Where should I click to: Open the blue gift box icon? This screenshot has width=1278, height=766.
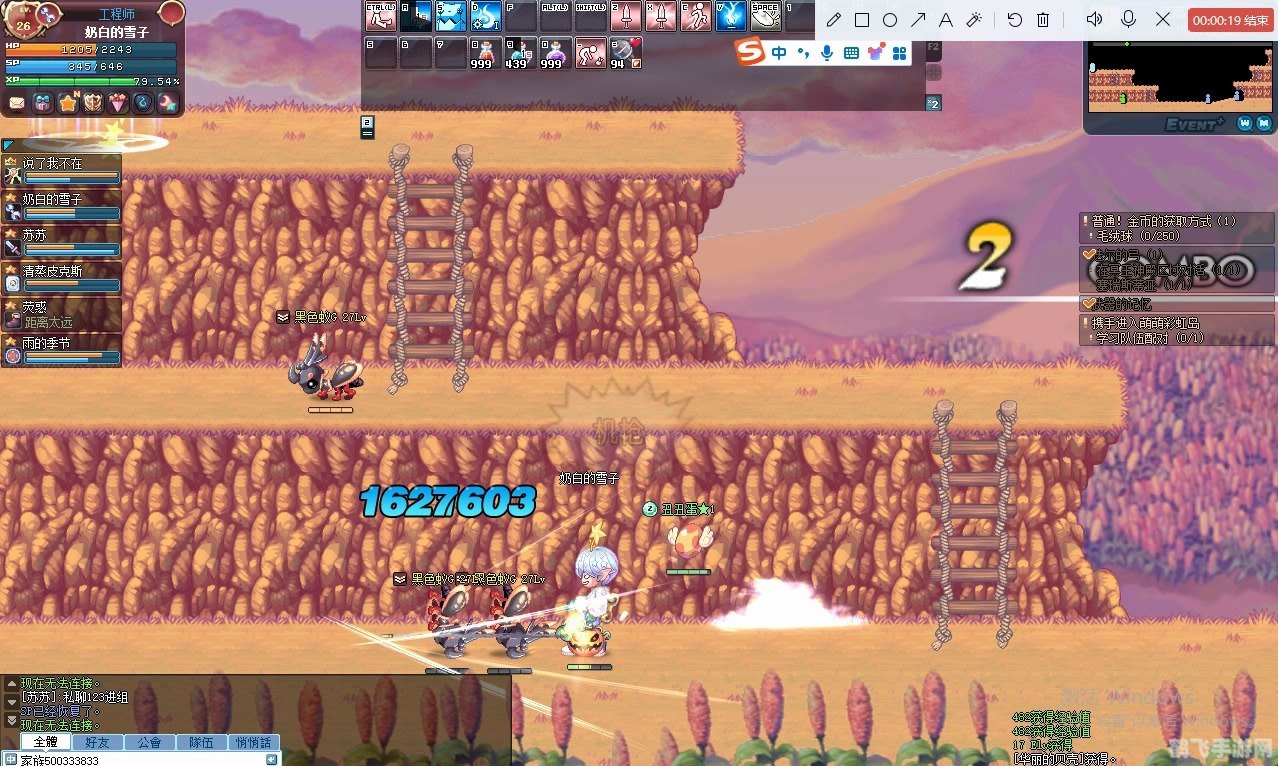(42, 103)
